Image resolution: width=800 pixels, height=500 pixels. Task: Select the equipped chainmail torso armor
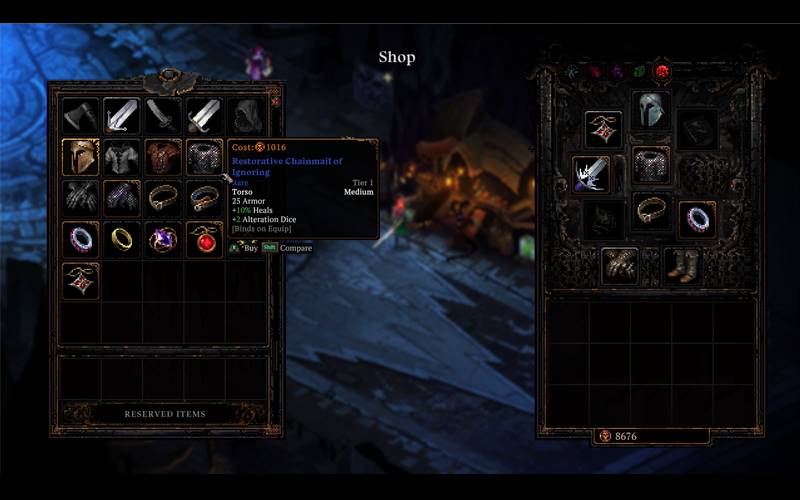650,165
